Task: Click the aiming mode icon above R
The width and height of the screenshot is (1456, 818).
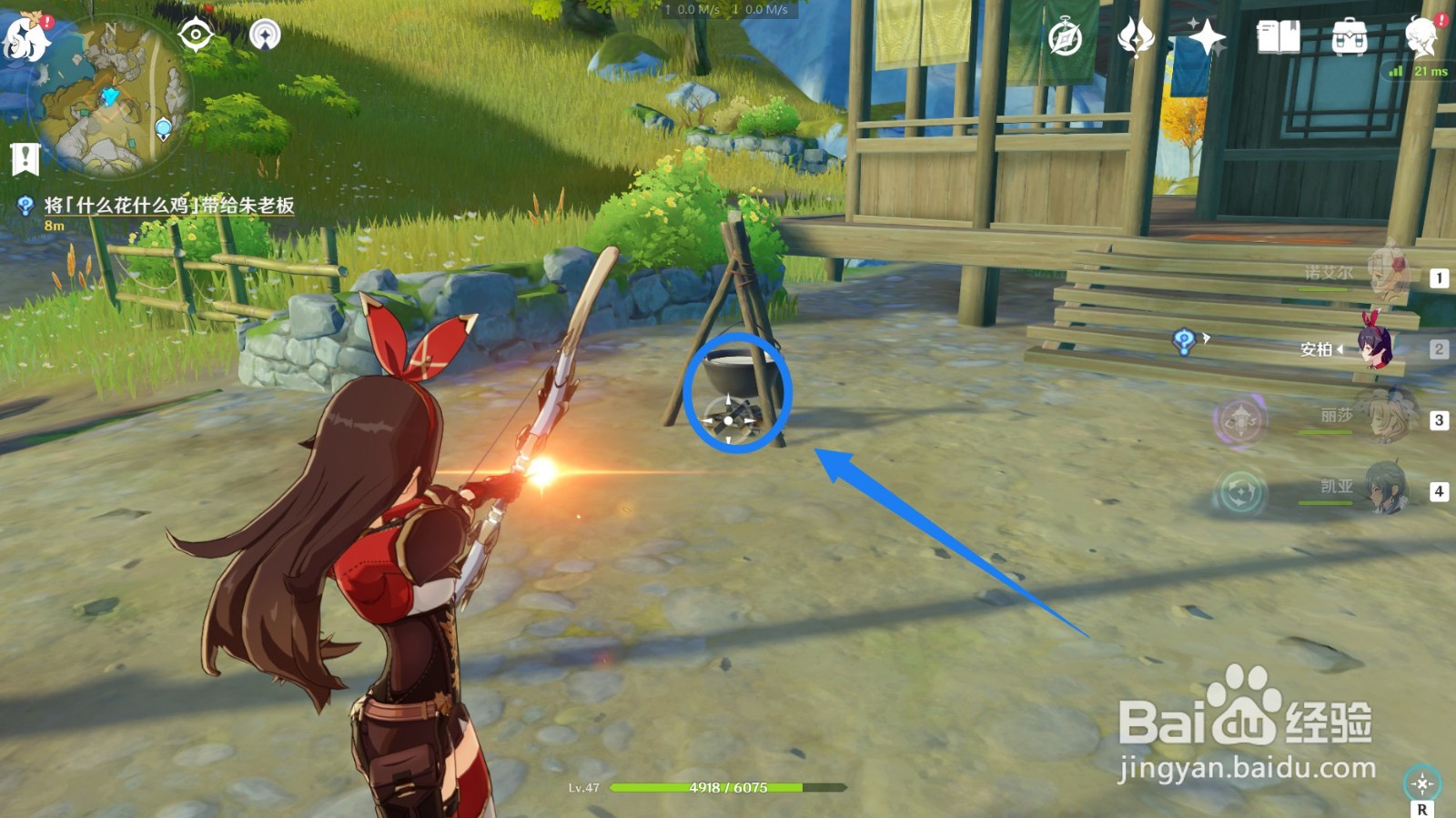Action: 1421,783
